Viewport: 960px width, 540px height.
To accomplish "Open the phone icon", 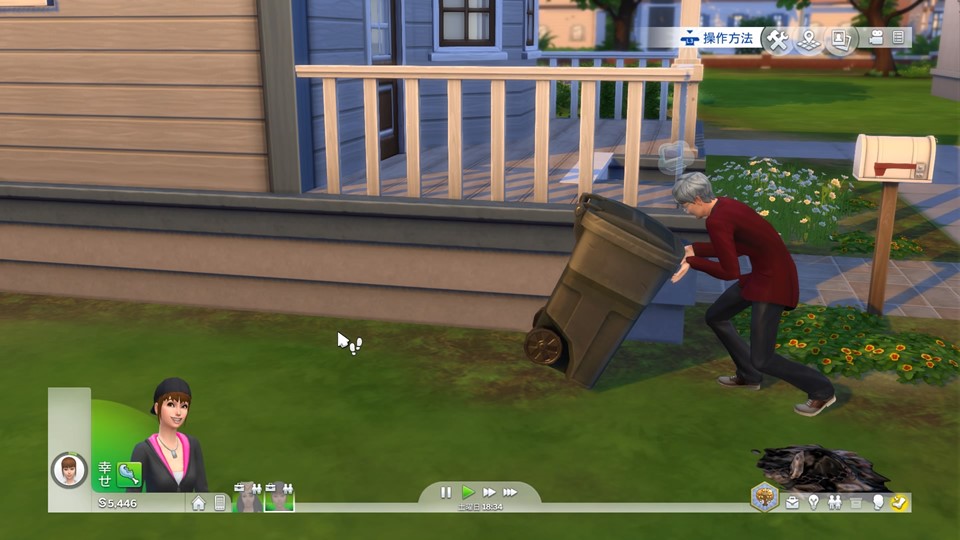I will pyautogui.click(x=220, y=503).
